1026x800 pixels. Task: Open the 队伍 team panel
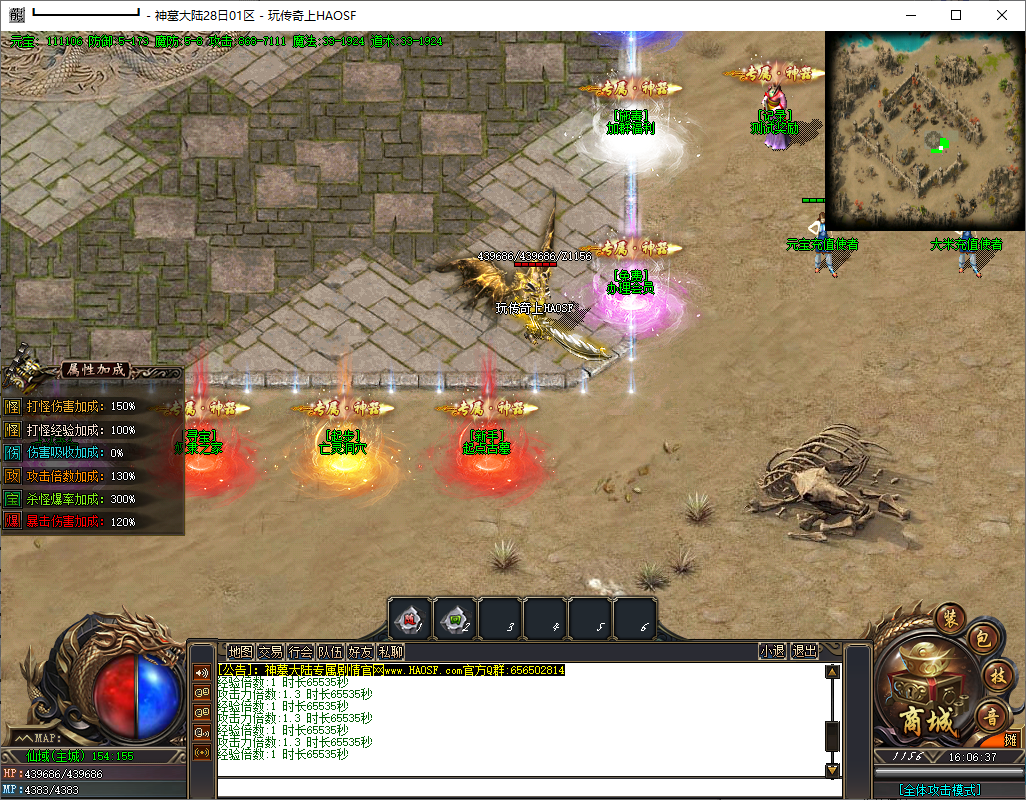[x=330, y=651]
